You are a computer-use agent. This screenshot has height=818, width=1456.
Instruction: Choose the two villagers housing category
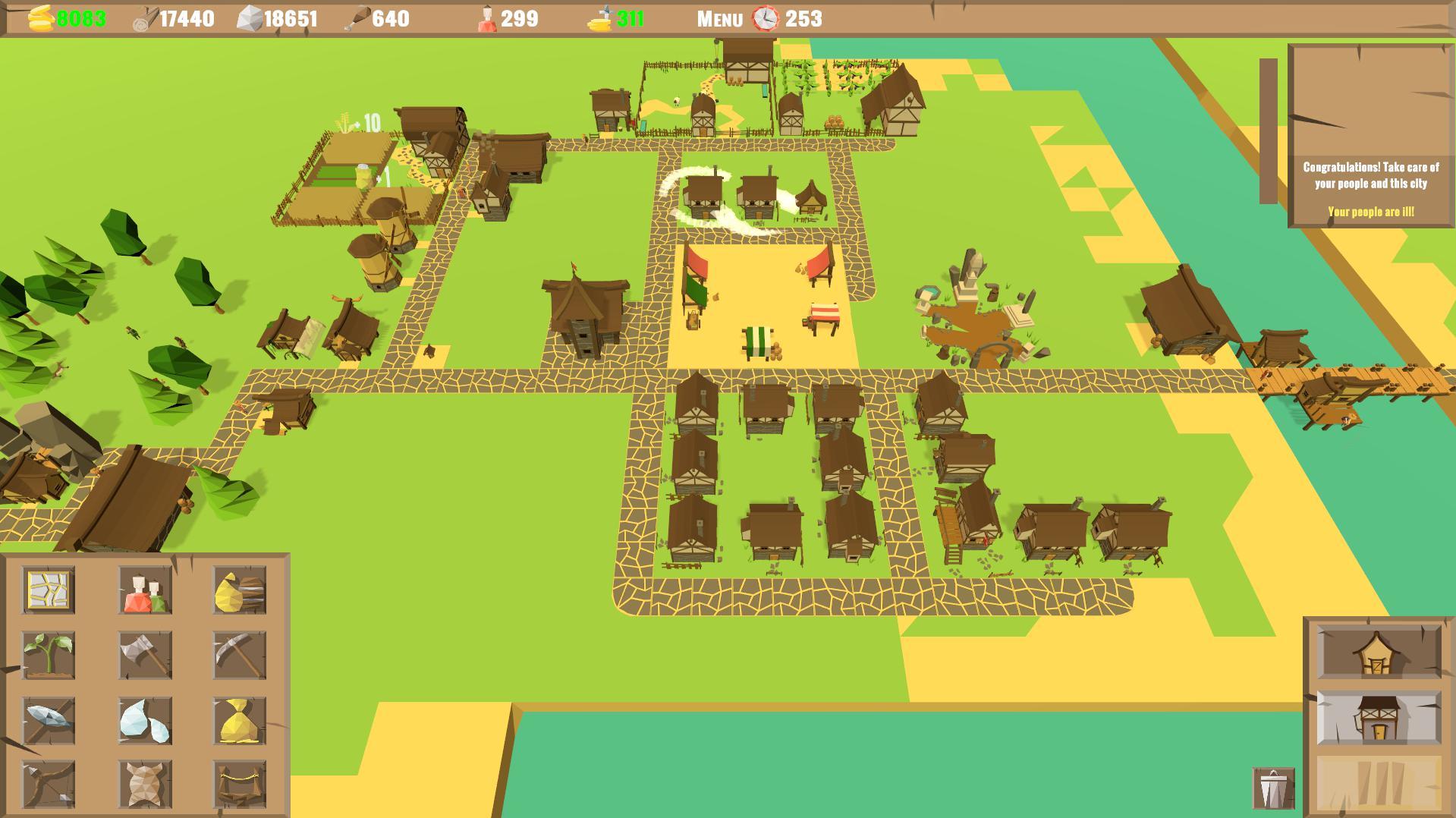pos(145,590)
